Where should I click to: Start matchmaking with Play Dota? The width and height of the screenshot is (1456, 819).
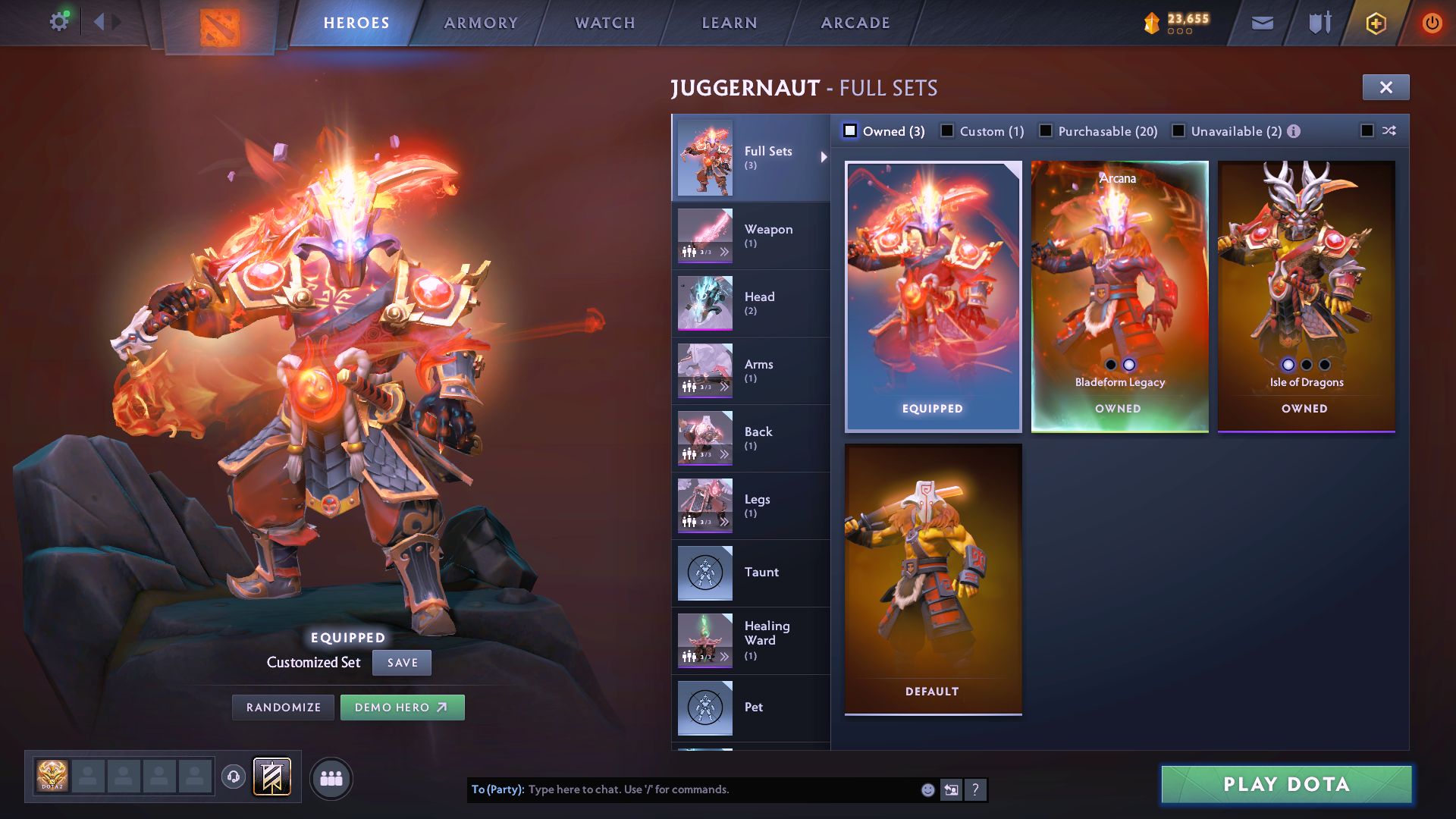1286,784
